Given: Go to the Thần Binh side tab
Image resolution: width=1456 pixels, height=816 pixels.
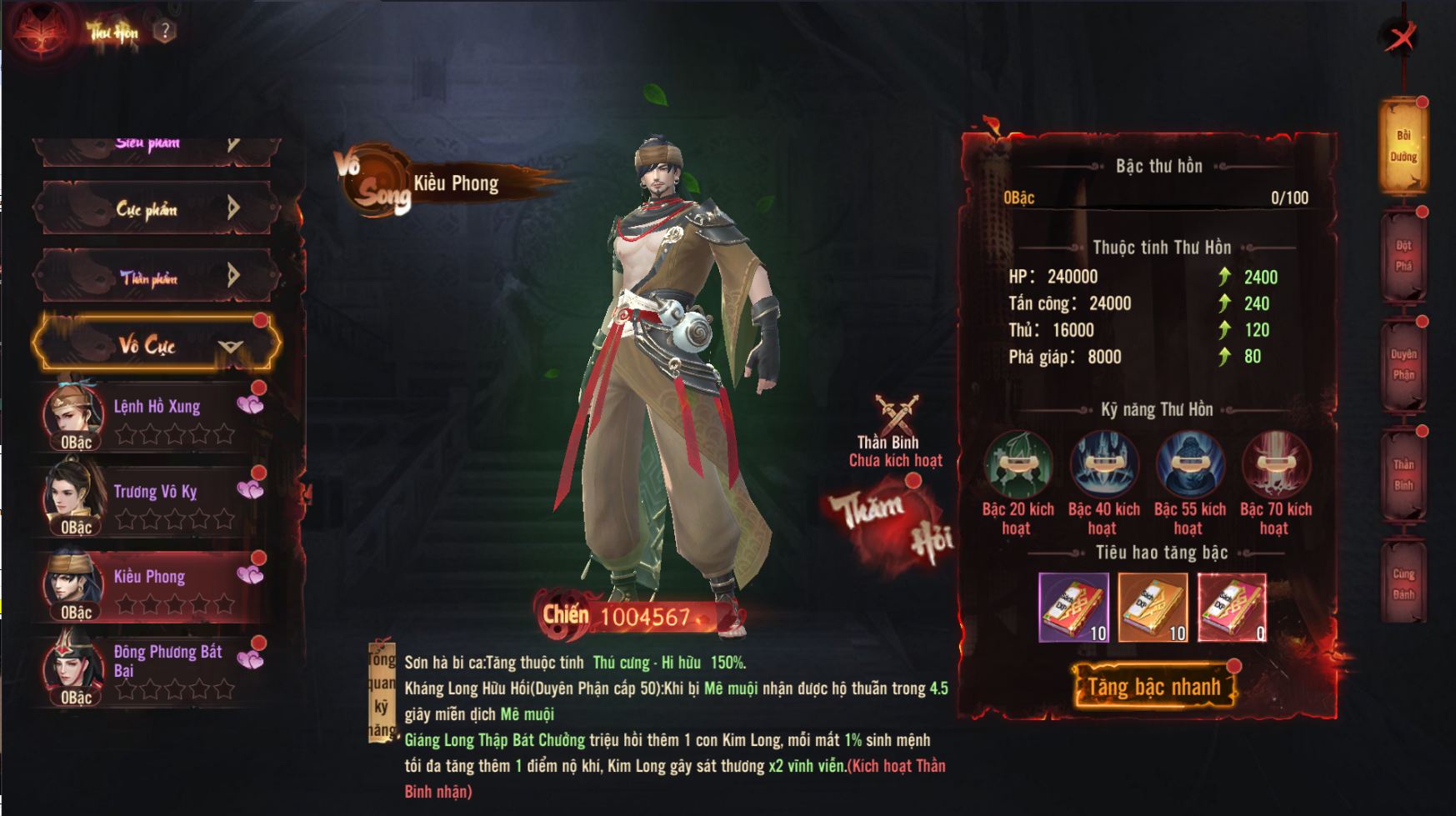Looking at the screenshot, I should tap(1403, 475).
